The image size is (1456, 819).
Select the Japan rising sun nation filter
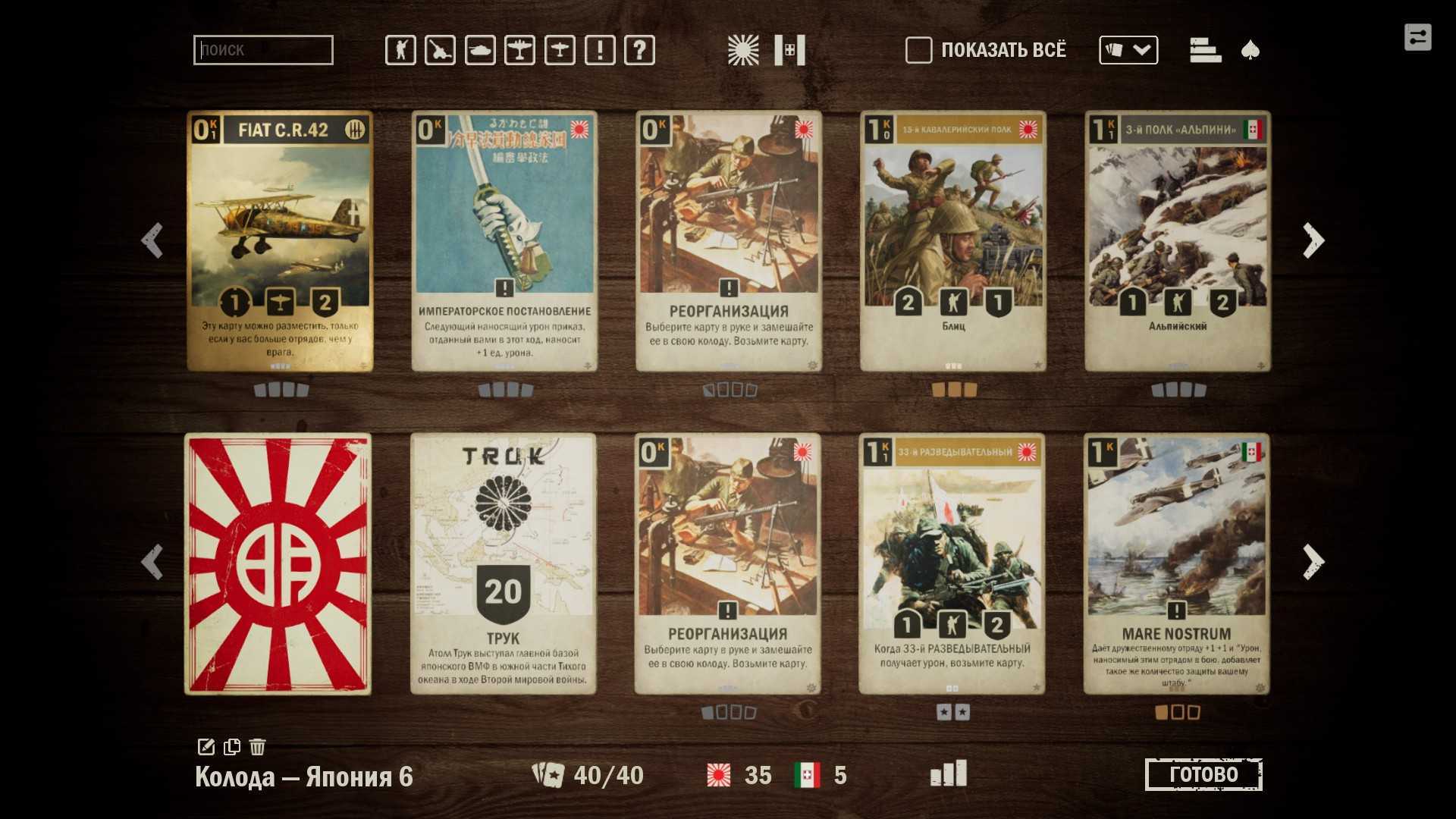point(743,51)
